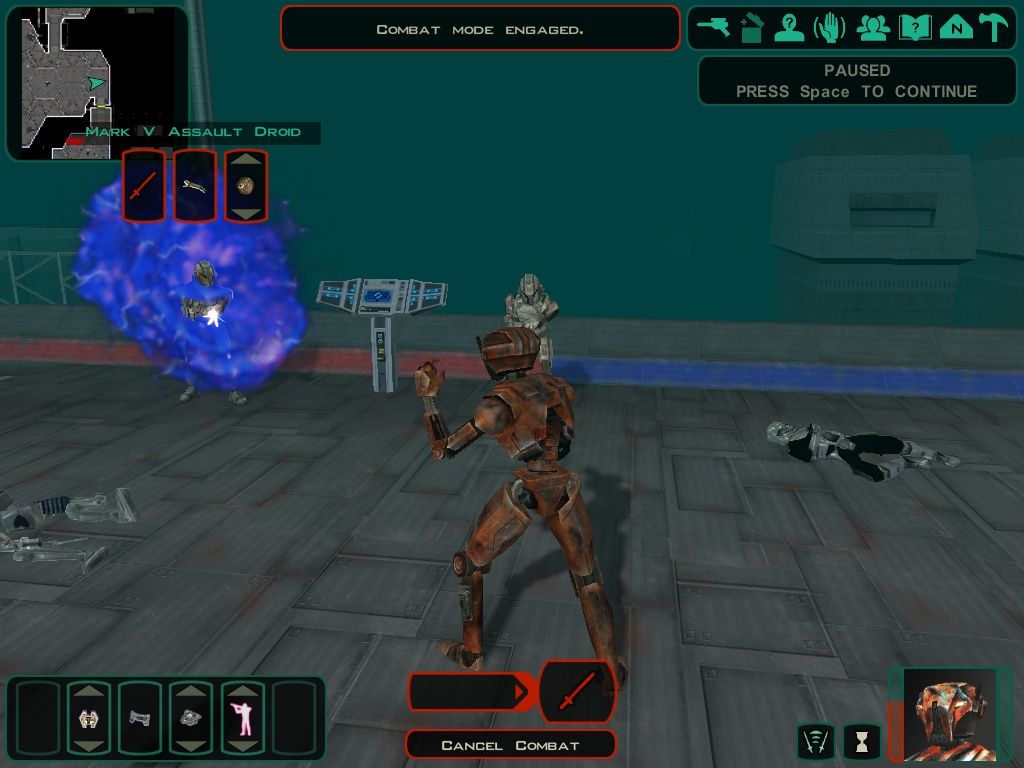Open the options hammer icon

(994, 28)
